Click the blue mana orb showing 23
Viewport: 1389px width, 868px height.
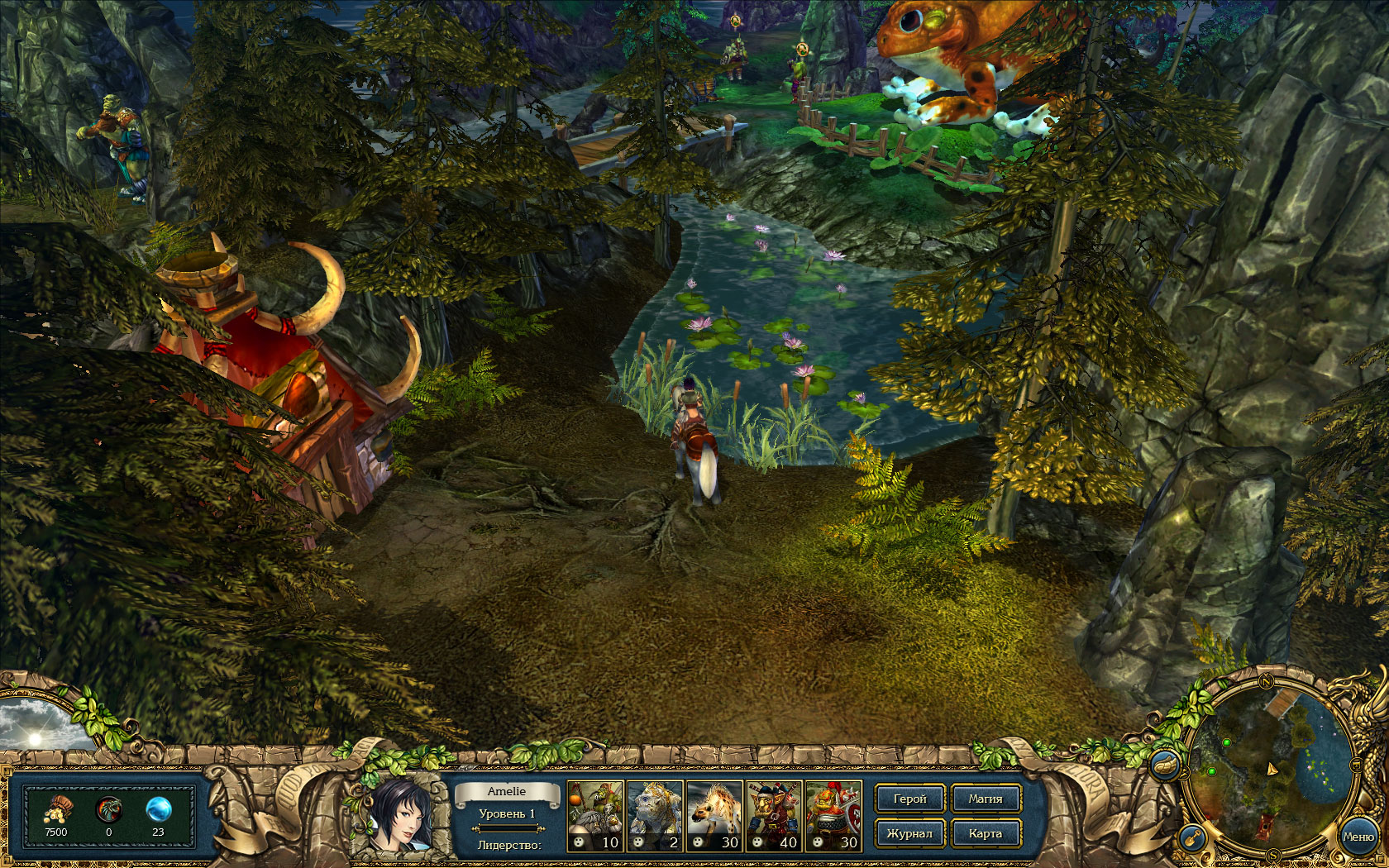click(160, 809)
